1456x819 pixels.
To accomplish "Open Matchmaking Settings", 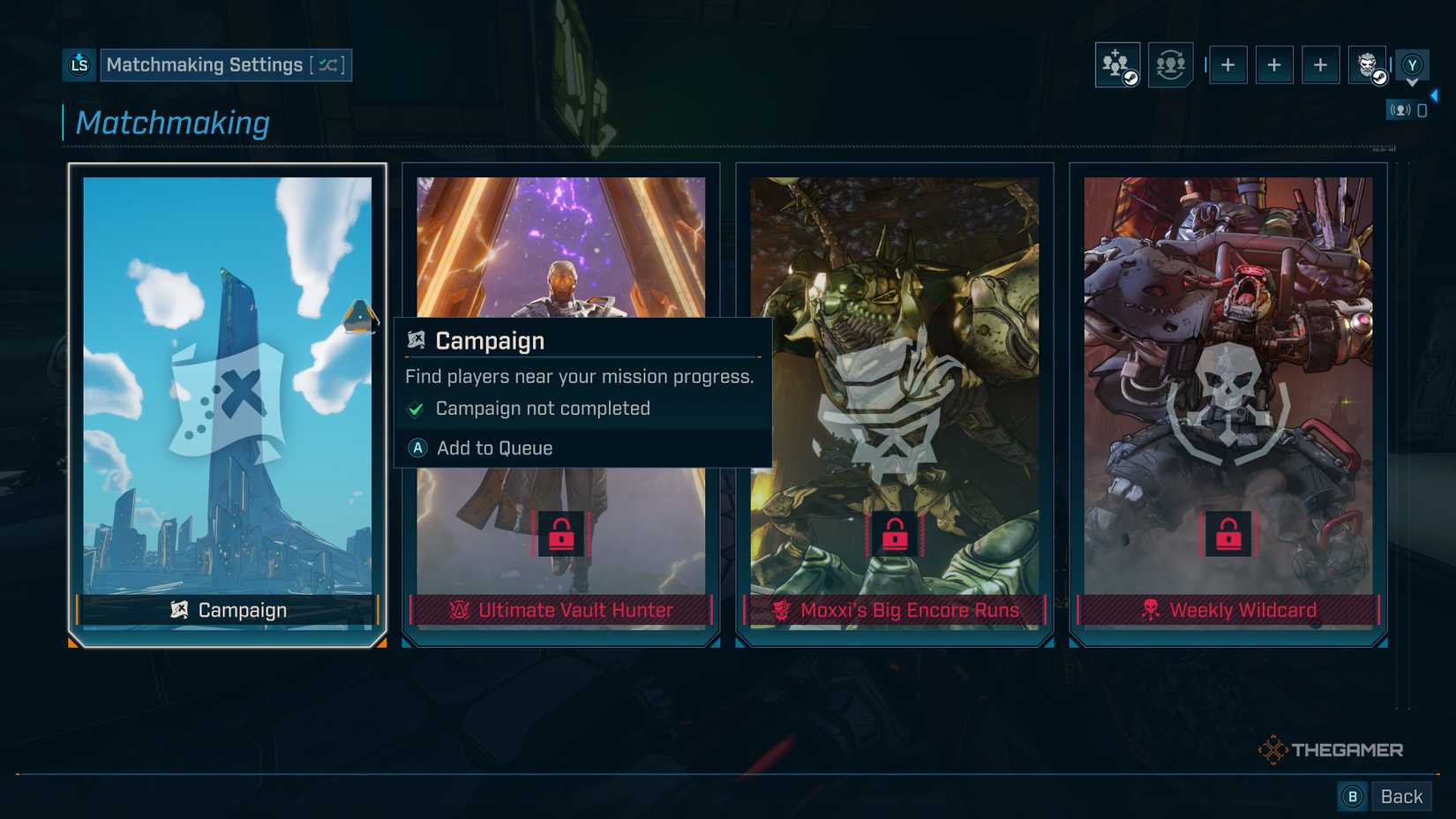I will [x=205, y=64].
